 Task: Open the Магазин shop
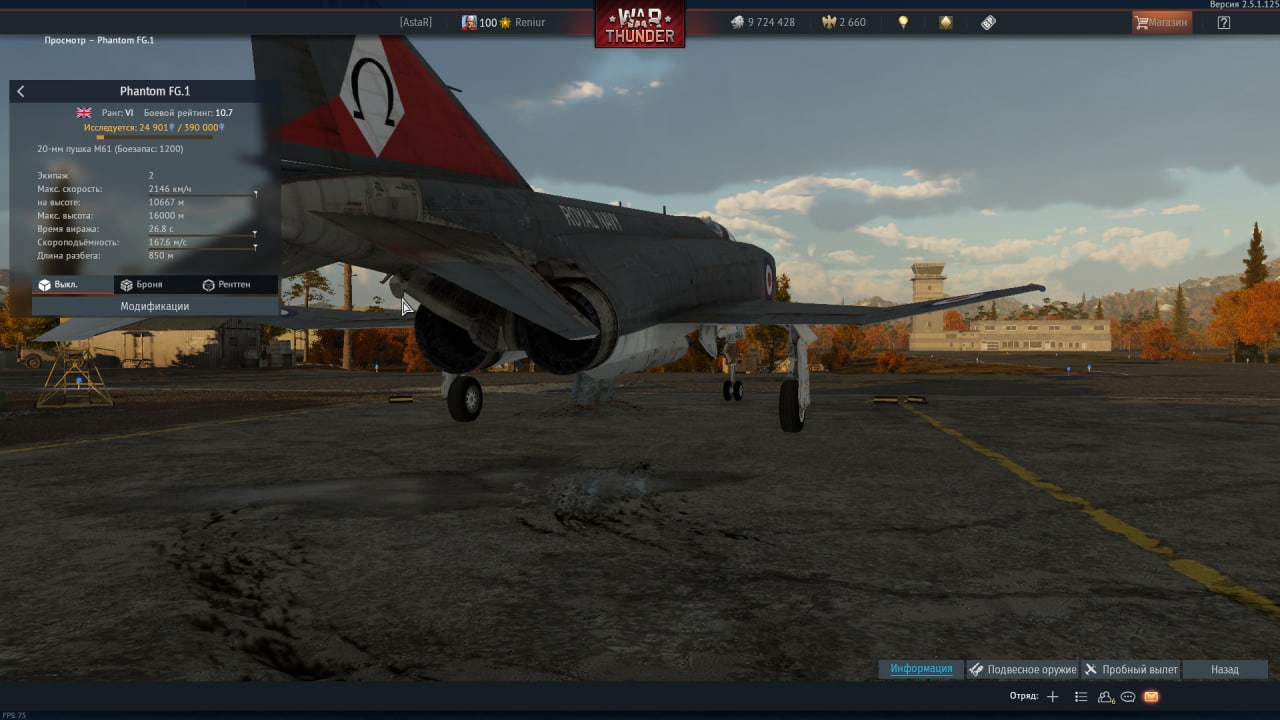[1161, 22]
